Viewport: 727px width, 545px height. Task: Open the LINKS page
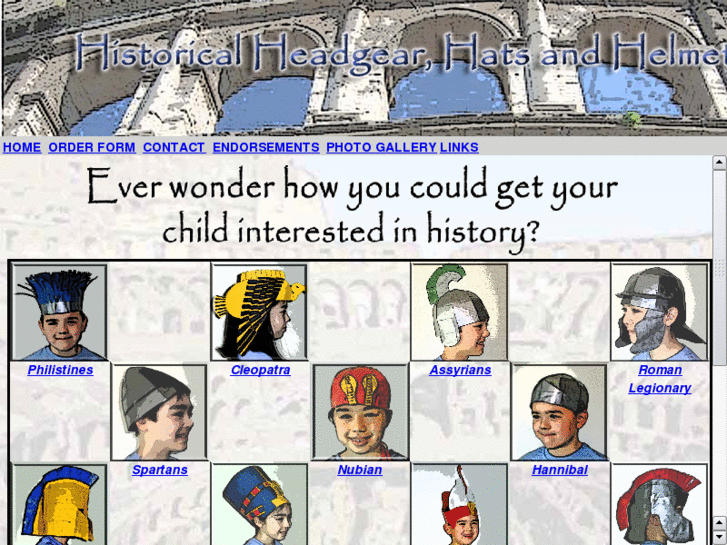[459, 147]
